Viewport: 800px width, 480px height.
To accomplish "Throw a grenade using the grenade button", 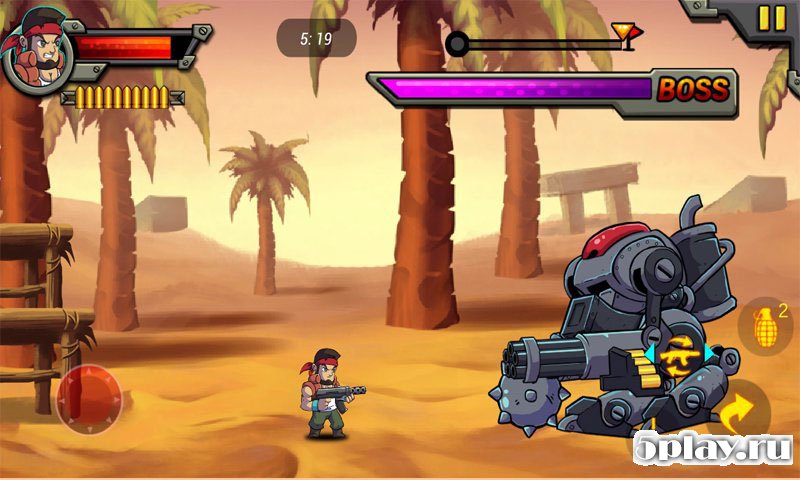I will pyautogui.click(x=763, y=327).
